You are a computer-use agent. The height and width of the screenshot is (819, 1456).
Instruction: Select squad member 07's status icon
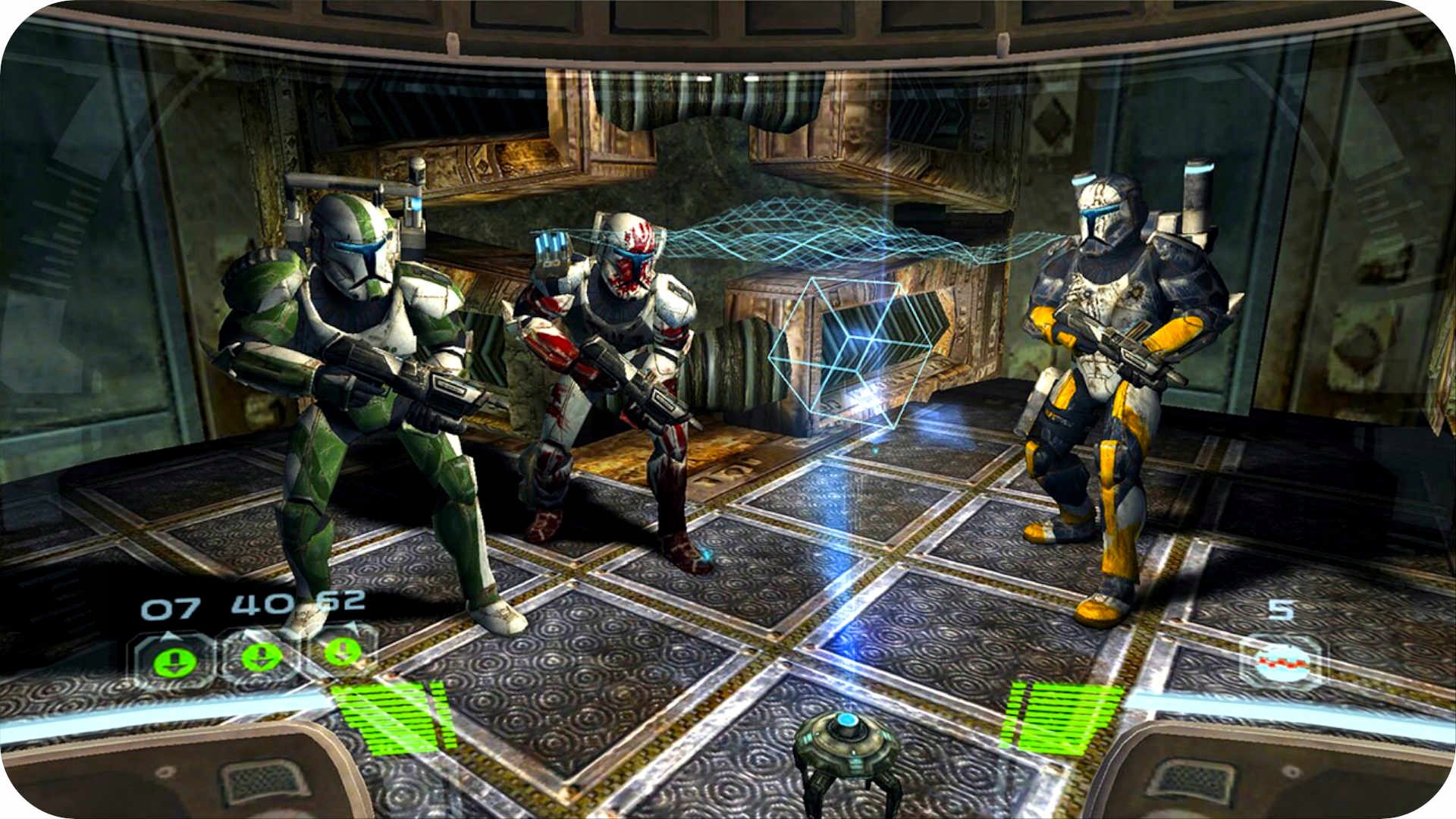tap(174, 661)
